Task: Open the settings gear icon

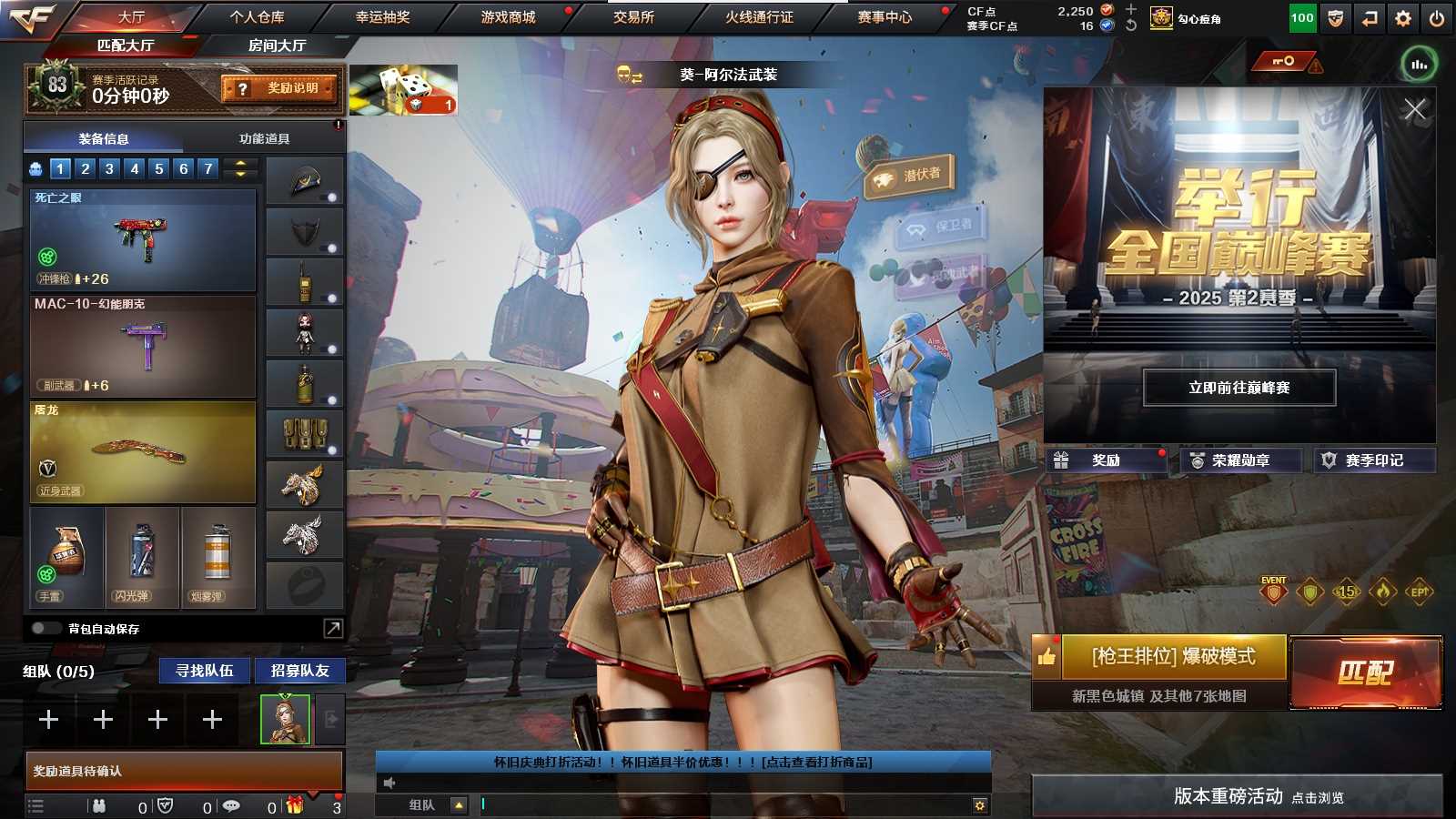Action: tap(1403, 18)
